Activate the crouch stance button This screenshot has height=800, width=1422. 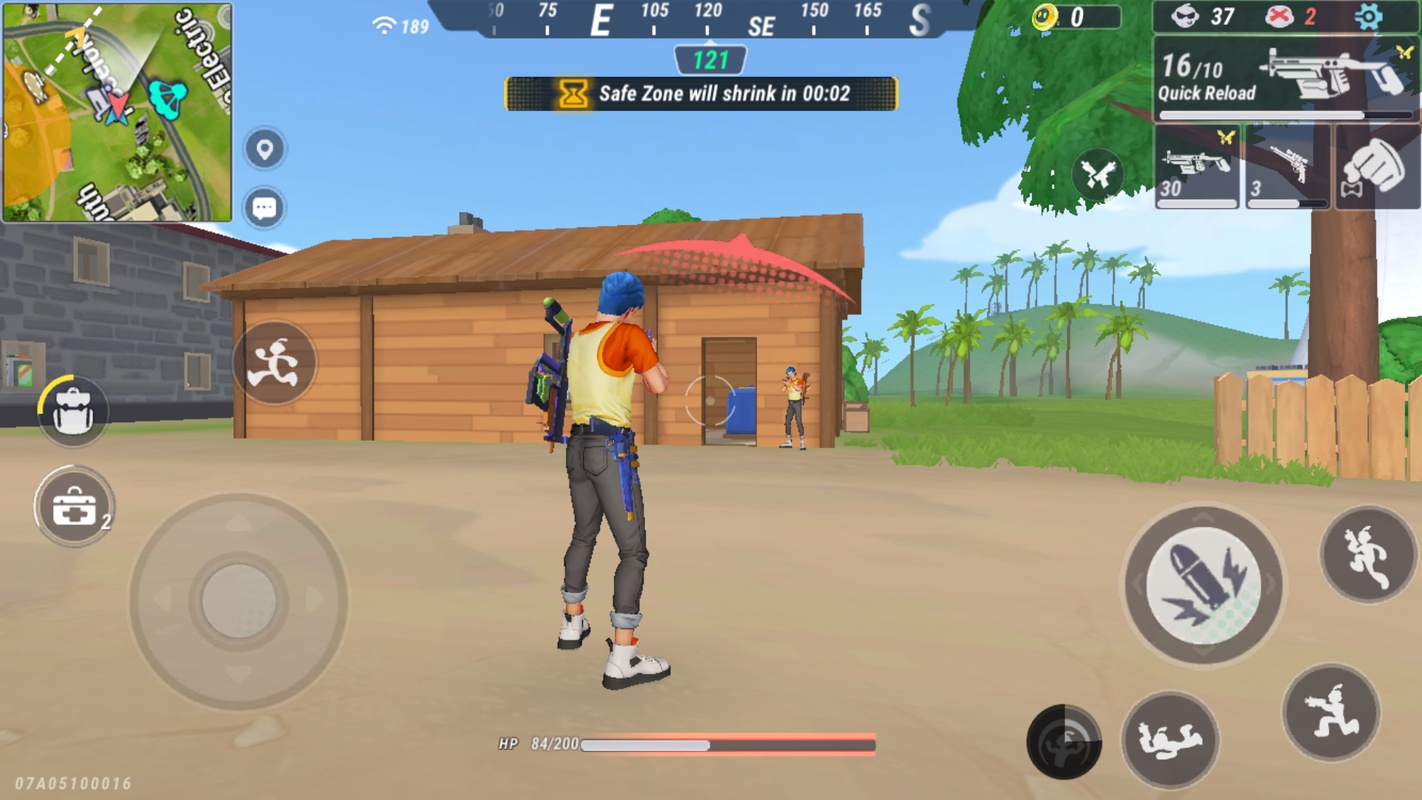click(1330, 712)
